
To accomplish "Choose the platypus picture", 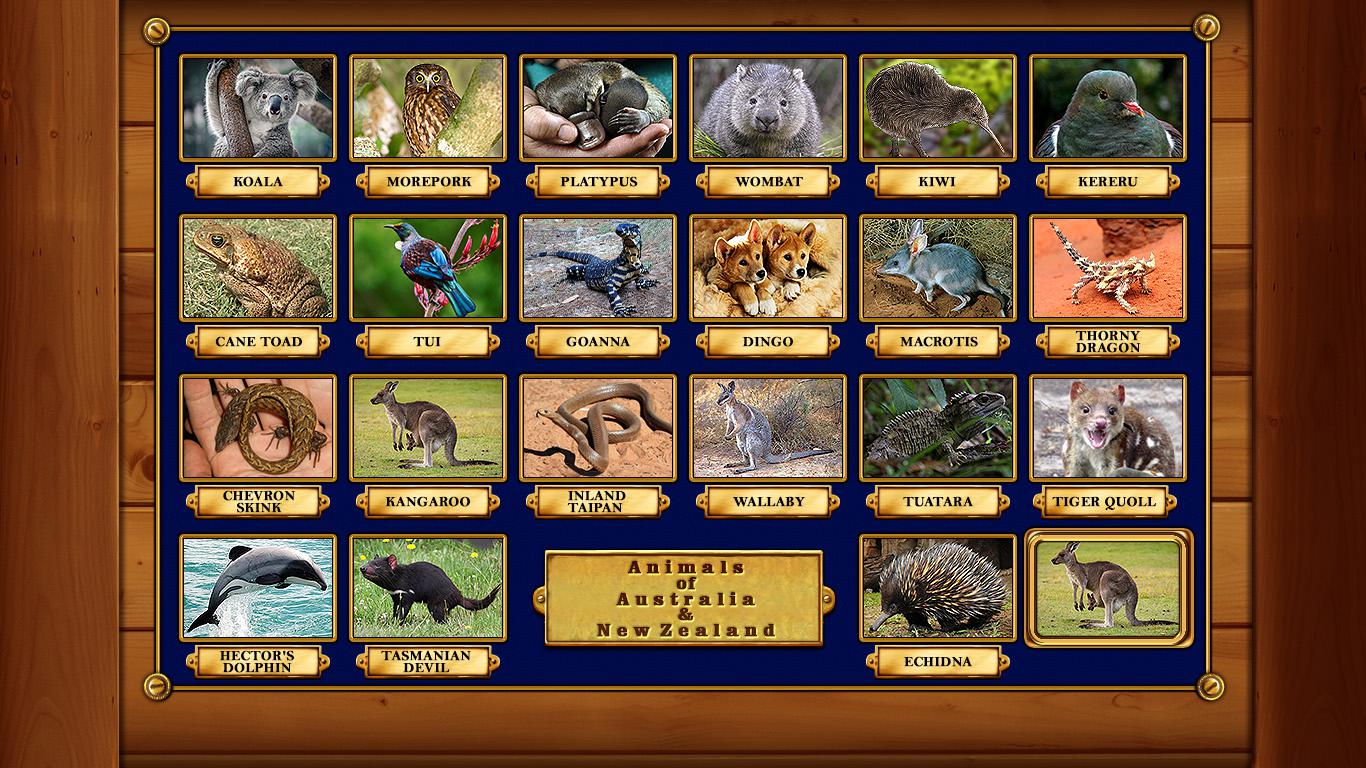I will pos(598,108).
